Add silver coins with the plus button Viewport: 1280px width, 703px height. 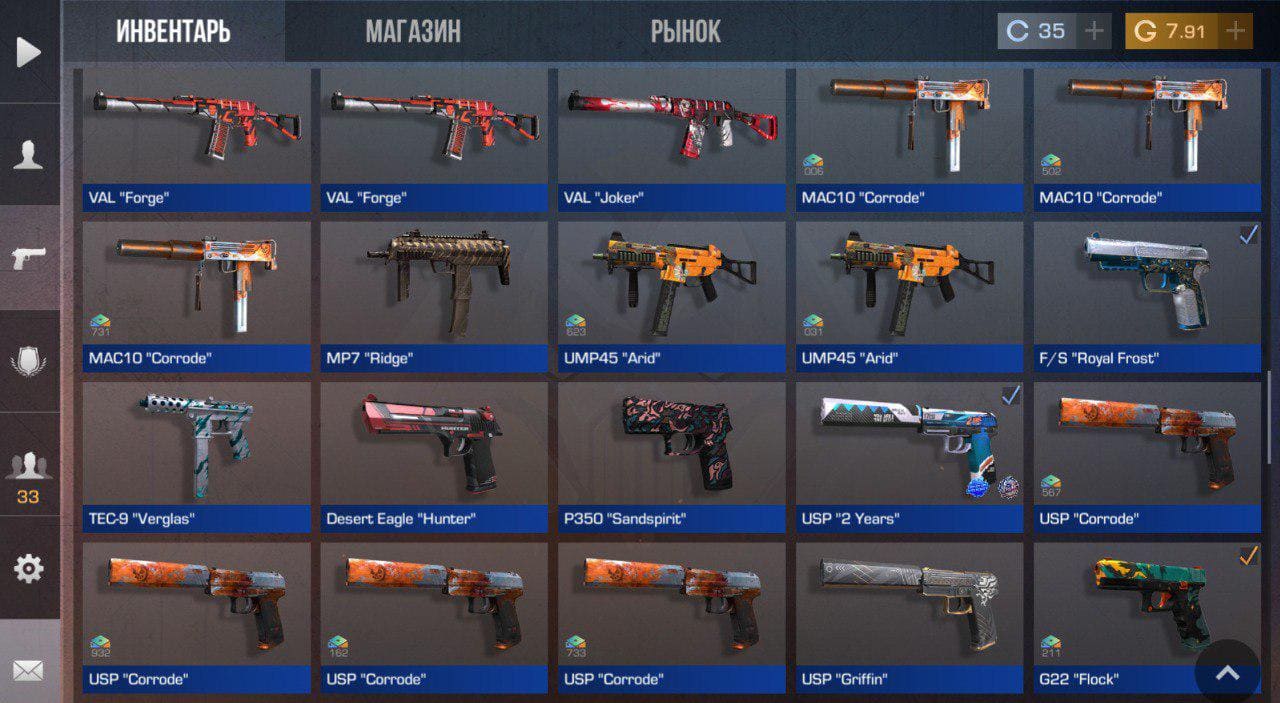[1095, 31]
